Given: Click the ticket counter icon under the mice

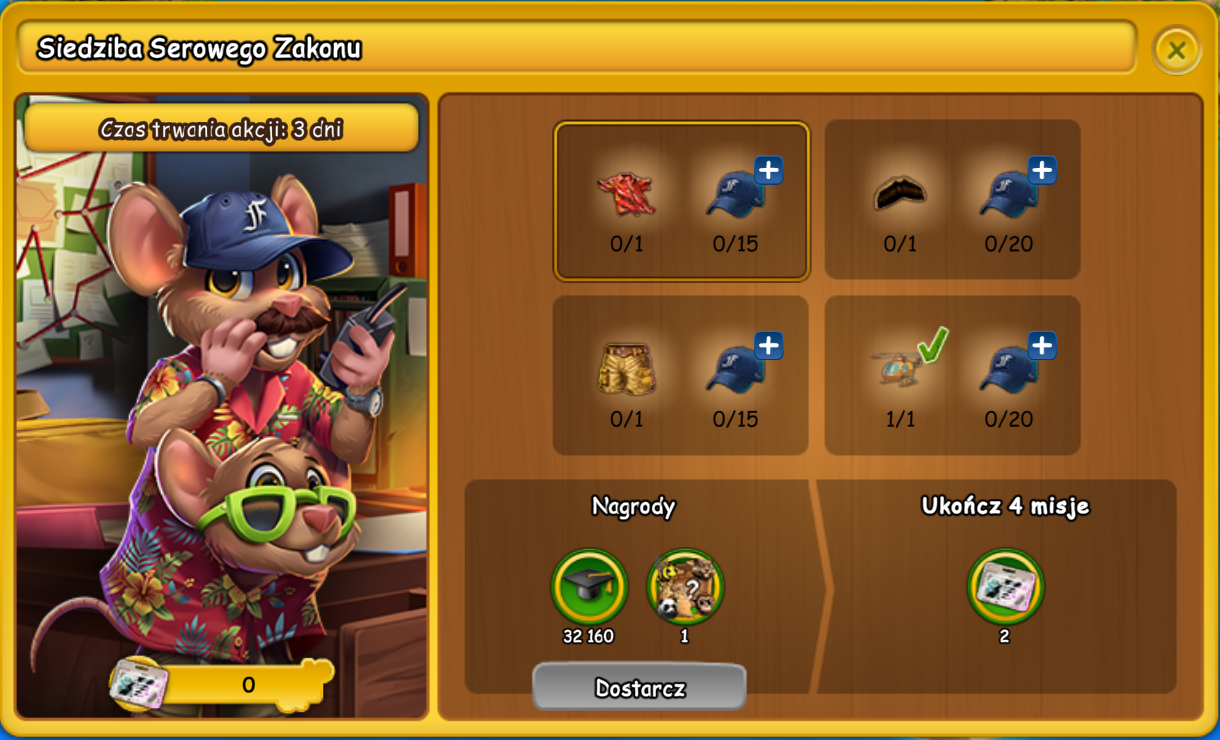Looking at the screenshot, I should (x=138, y=685).
